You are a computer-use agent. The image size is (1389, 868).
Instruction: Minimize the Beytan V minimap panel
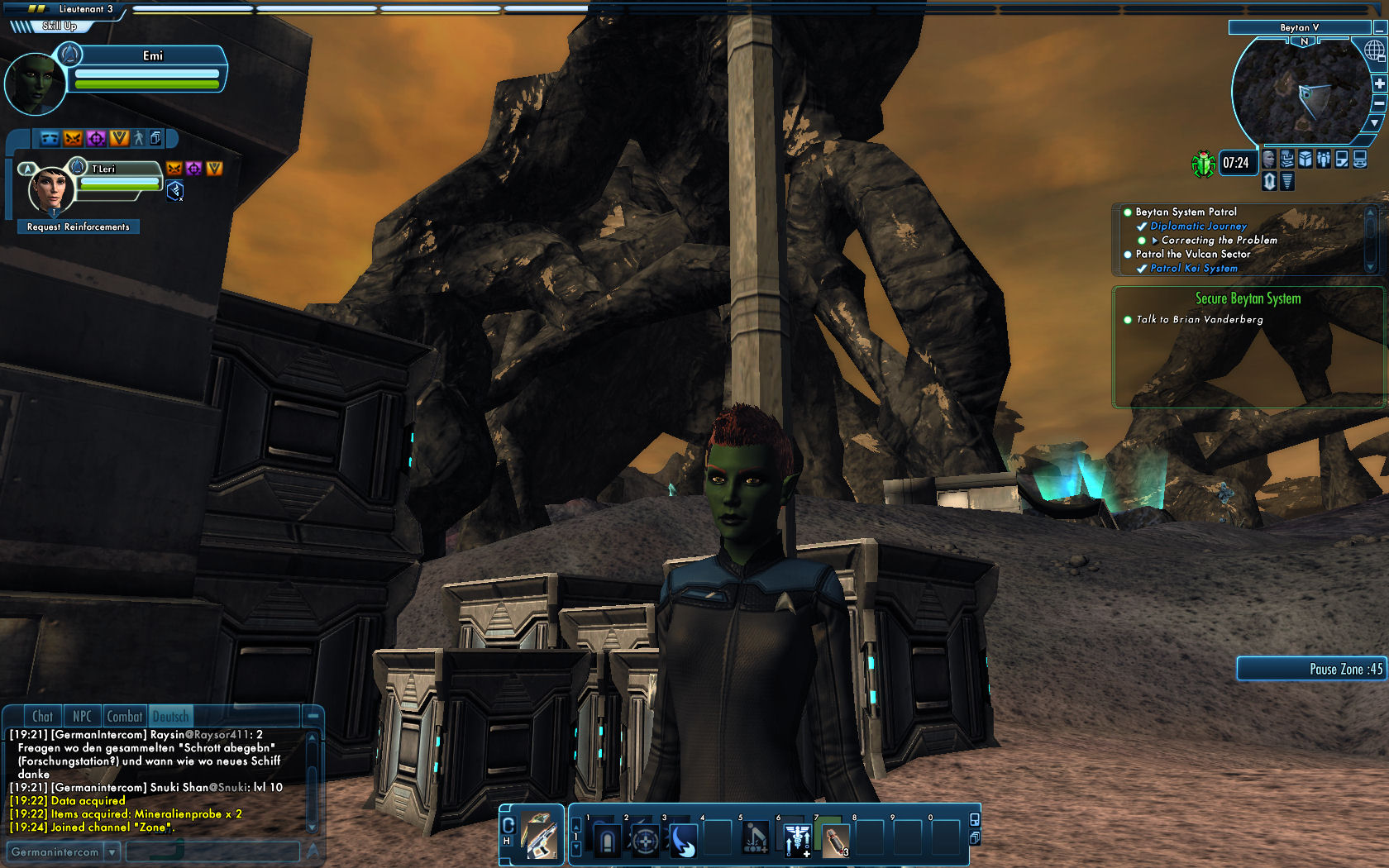coord(1380,28)
